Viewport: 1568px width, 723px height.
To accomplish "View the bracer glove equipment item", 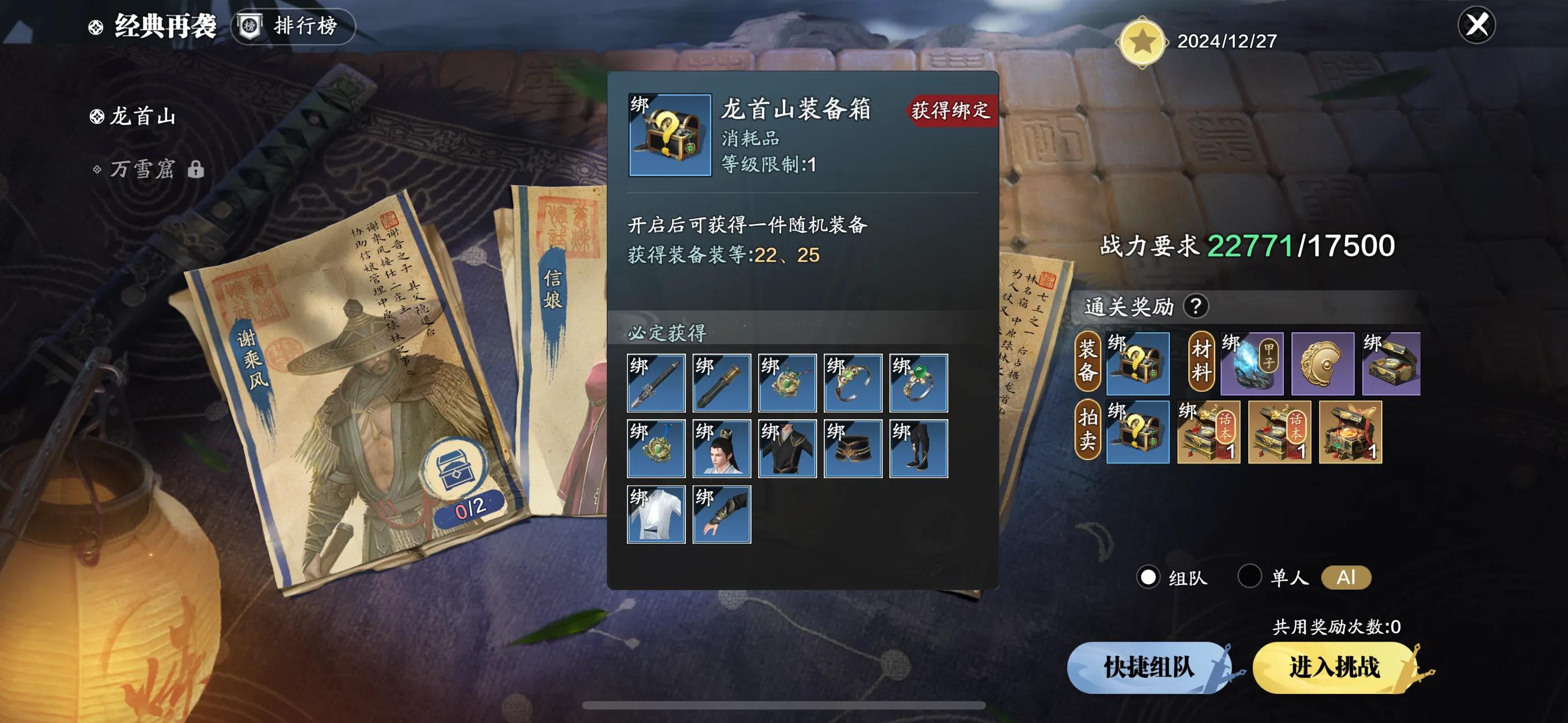I will (x=721, y=515).
